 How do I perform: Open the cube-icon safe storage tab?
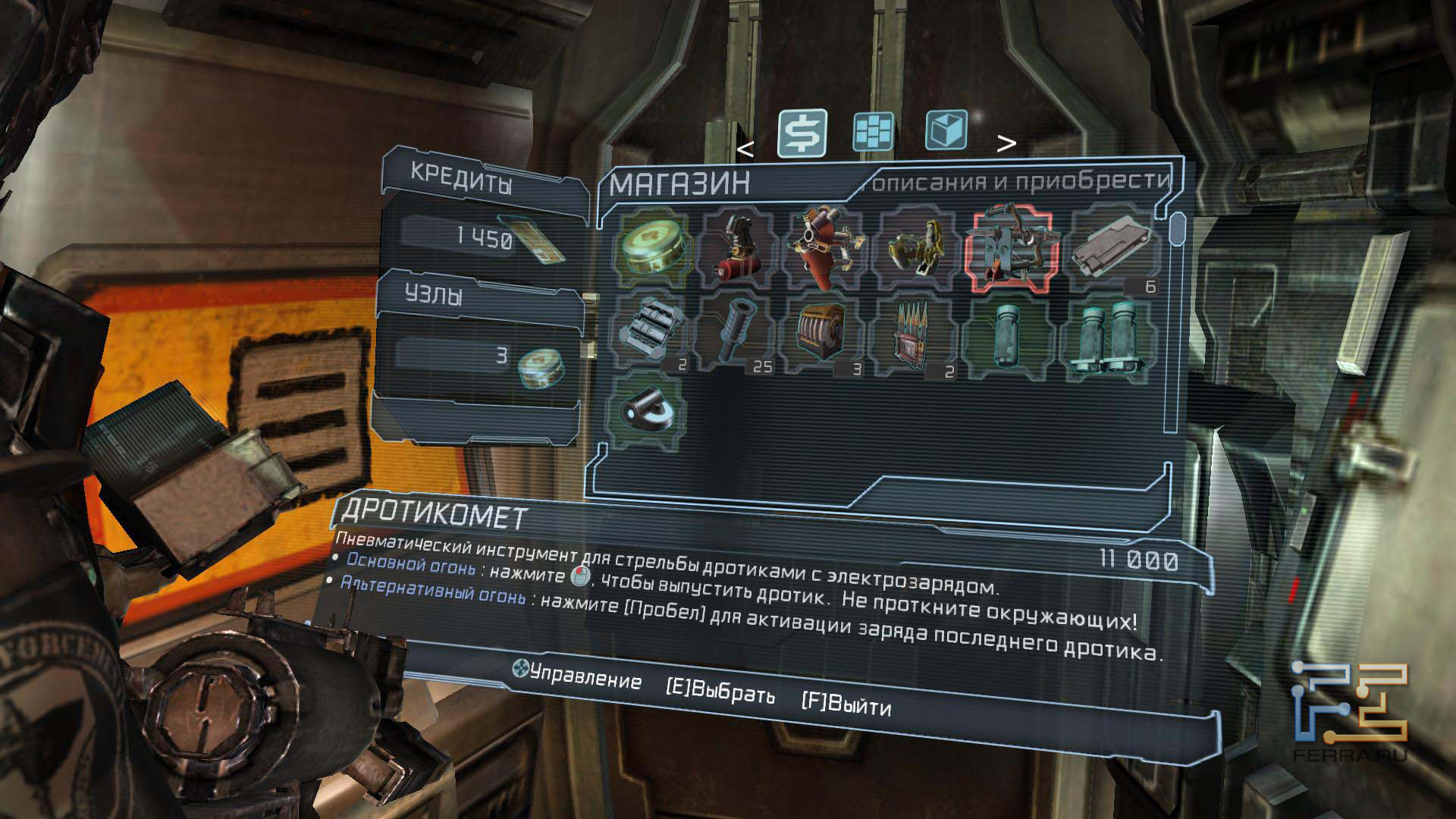946,130
